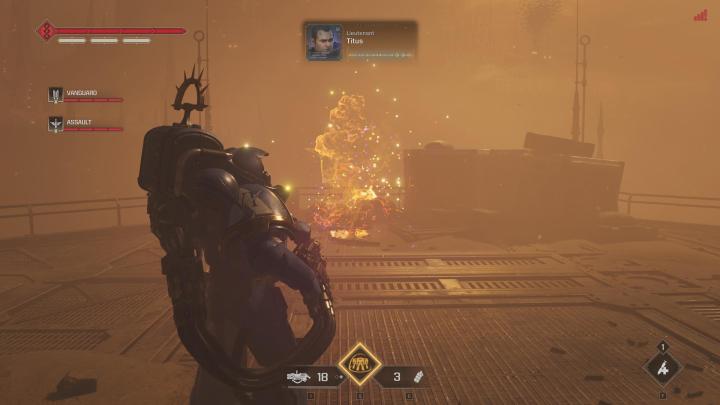Select the Assault squadmate class icon
Image resolution: width=720 pixels, height=405 pixels.
click(x=56, y=124)
